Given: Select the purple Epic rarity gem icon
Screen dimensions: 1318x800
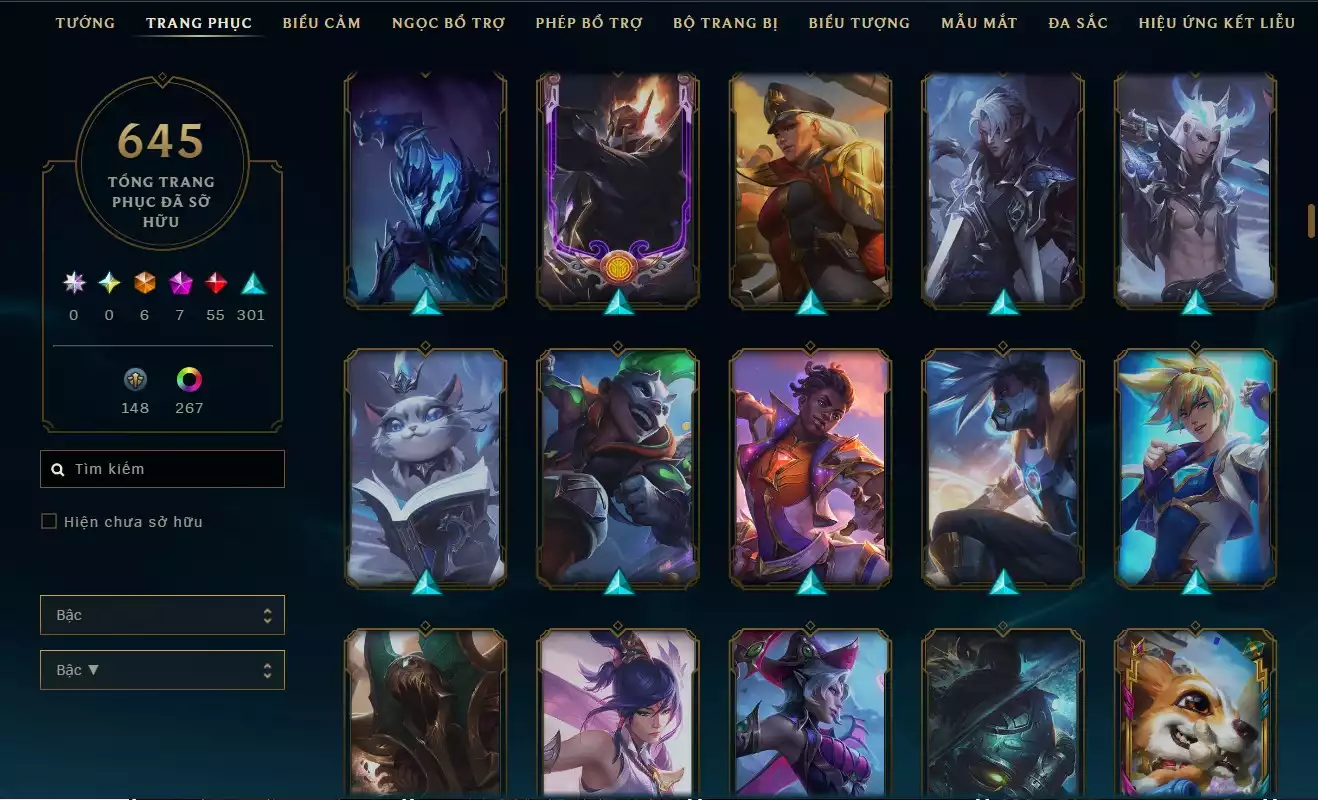Looking at the screenshot, I should coord(180,282).
